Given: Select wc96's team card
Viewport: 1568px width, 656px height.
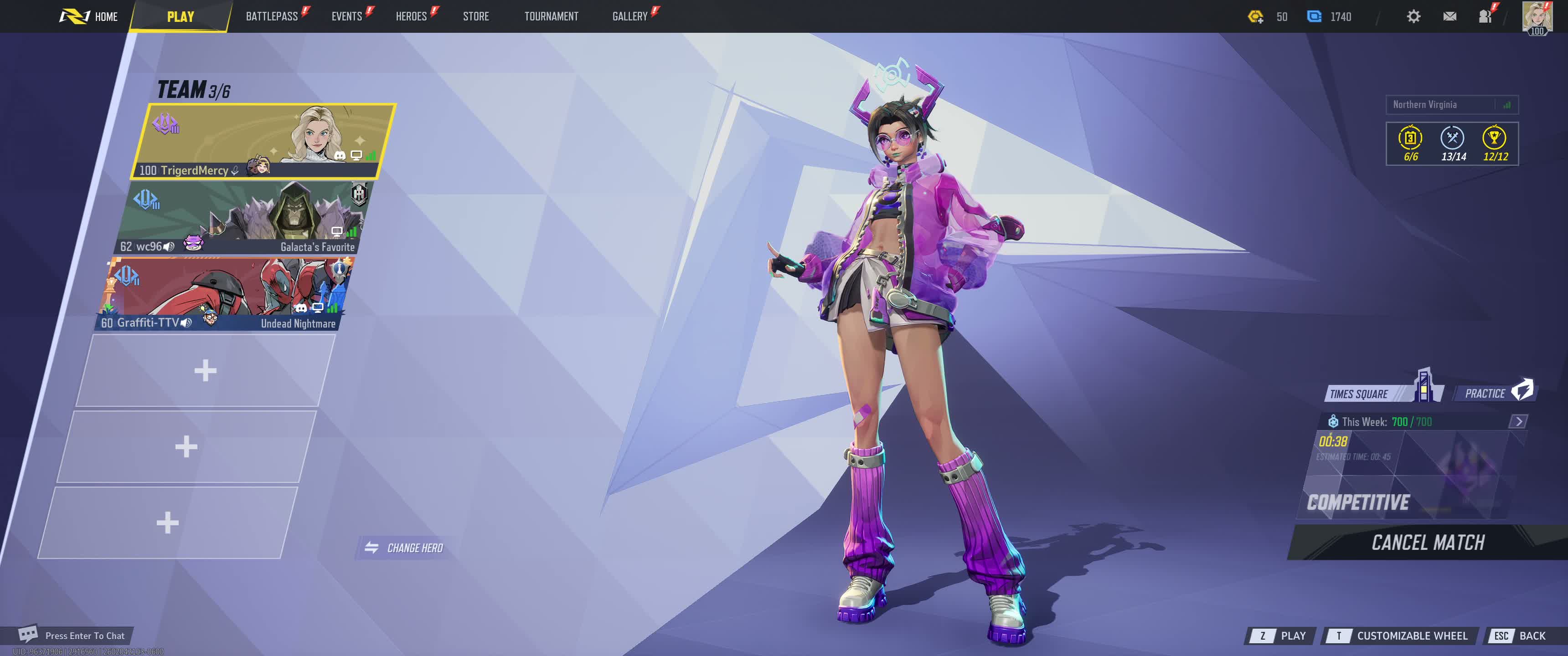Looking at the screenshot, I should coord(242,218).
